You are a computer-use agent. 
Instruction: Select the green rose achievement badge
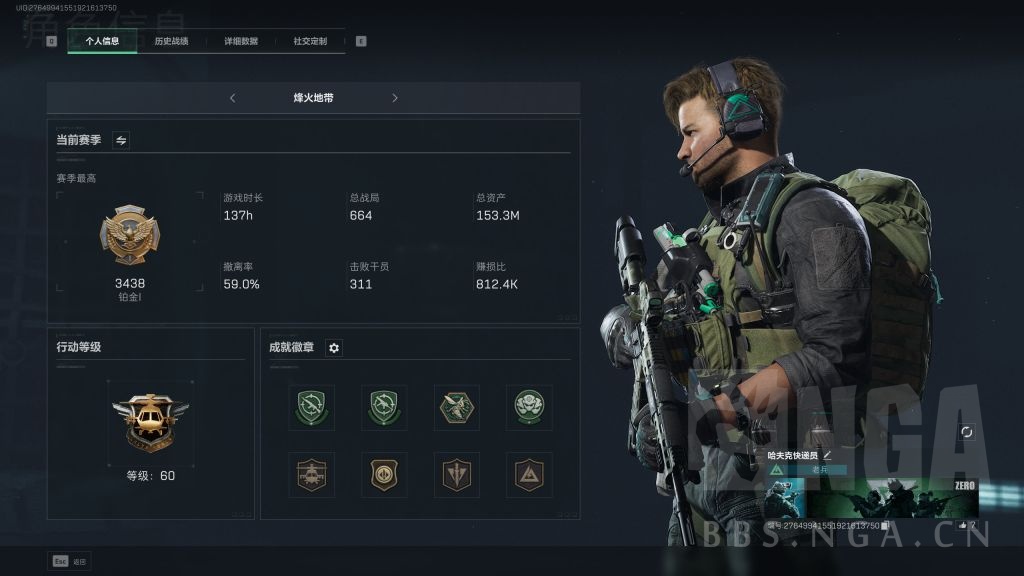click(529, 407)
